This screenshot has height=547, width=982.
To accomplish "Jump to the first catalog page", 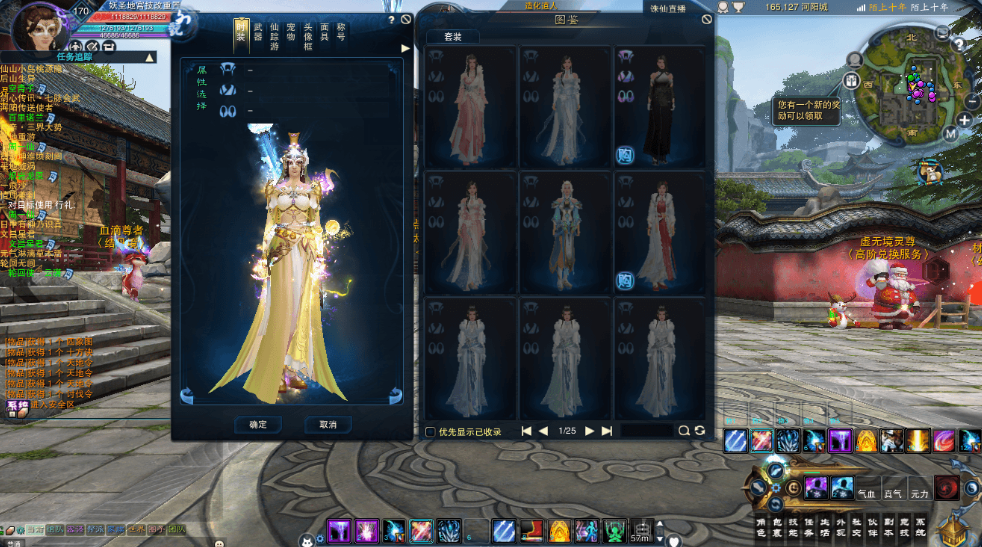I will (x=527, y=431).
